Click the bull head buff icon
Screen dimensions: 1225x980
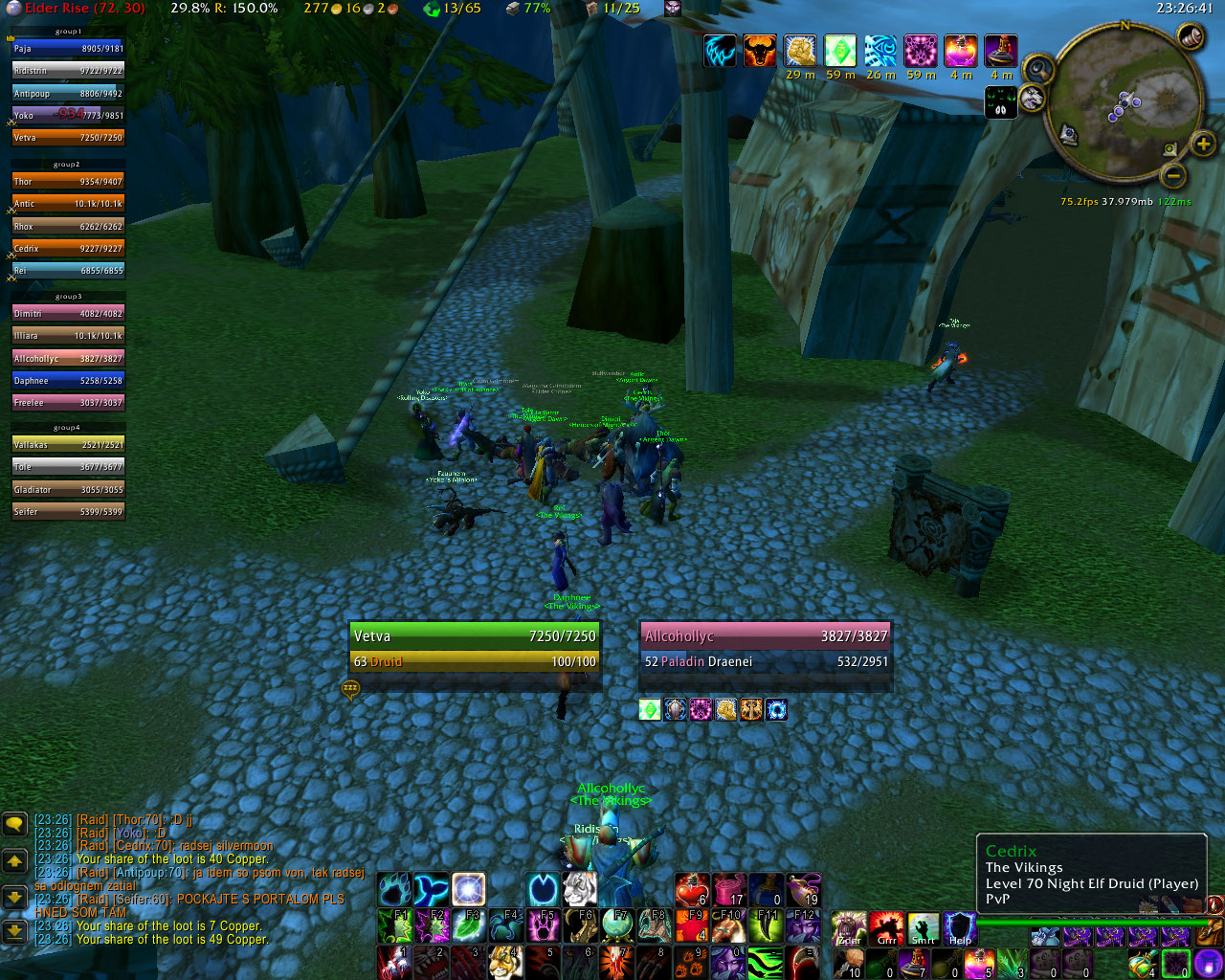coord(759,51)
